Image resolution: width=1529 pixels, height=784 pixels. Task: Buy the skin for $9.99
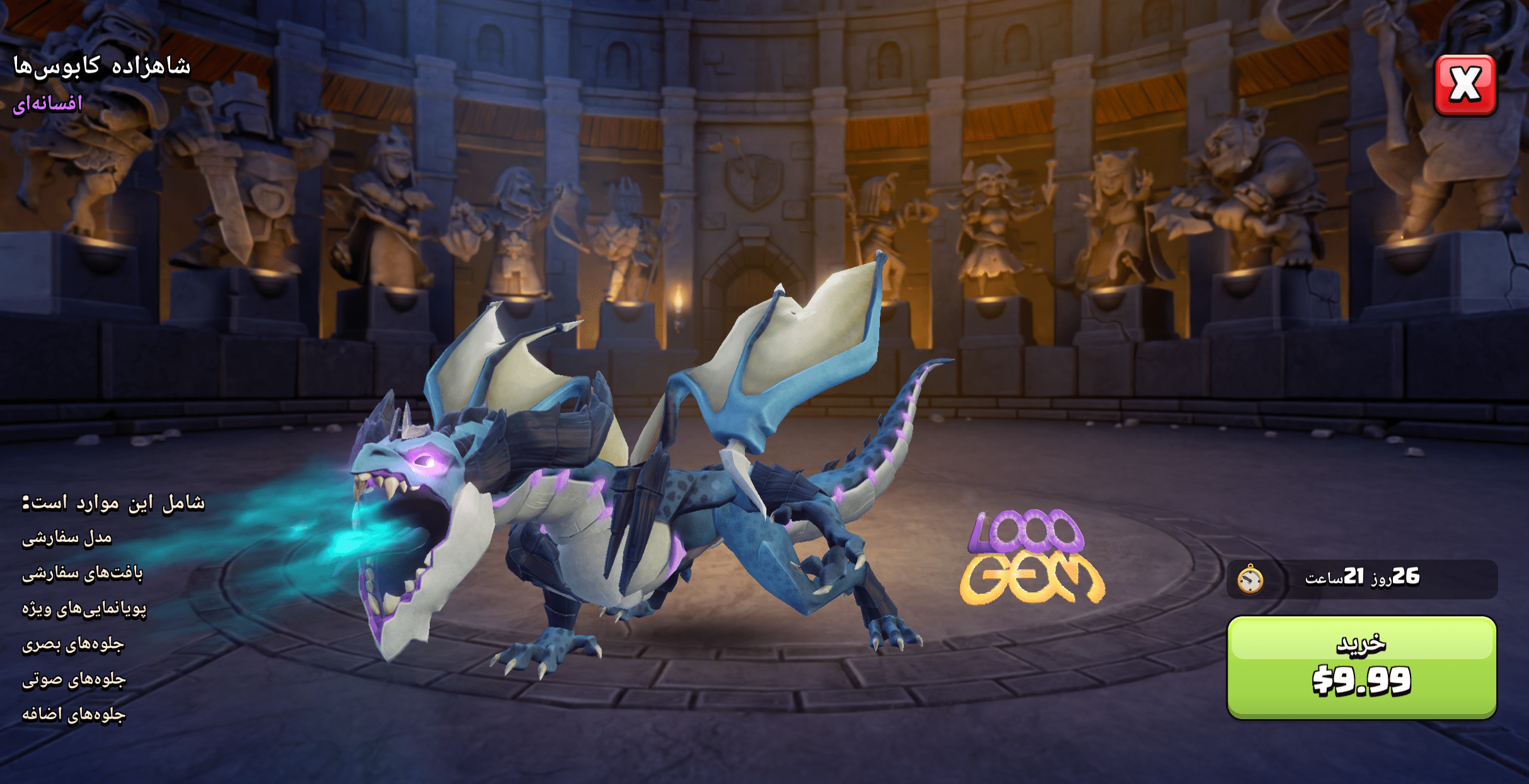[x=1361, y=667]
